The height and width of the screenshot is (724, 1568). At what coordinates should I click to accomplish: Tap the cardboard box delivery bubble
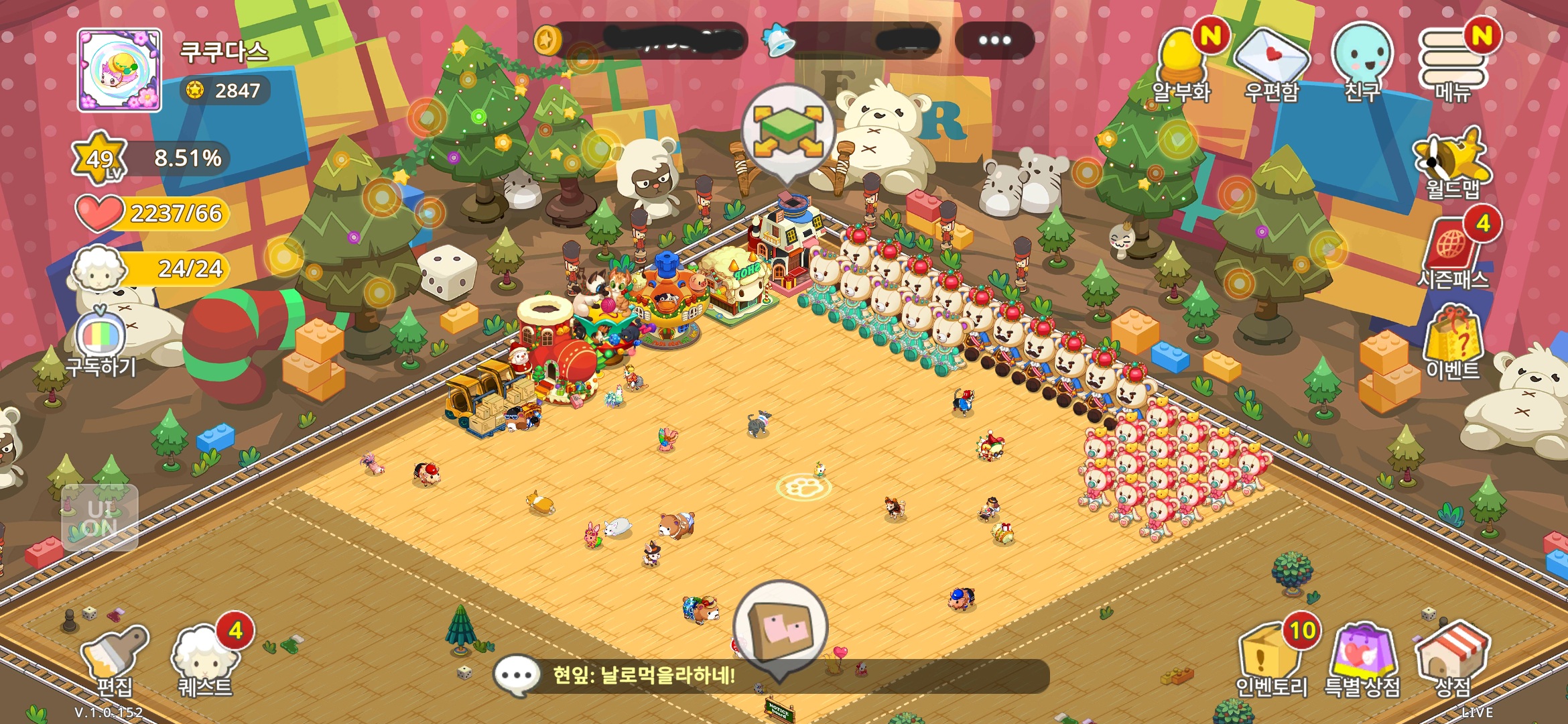click(781, 627)
